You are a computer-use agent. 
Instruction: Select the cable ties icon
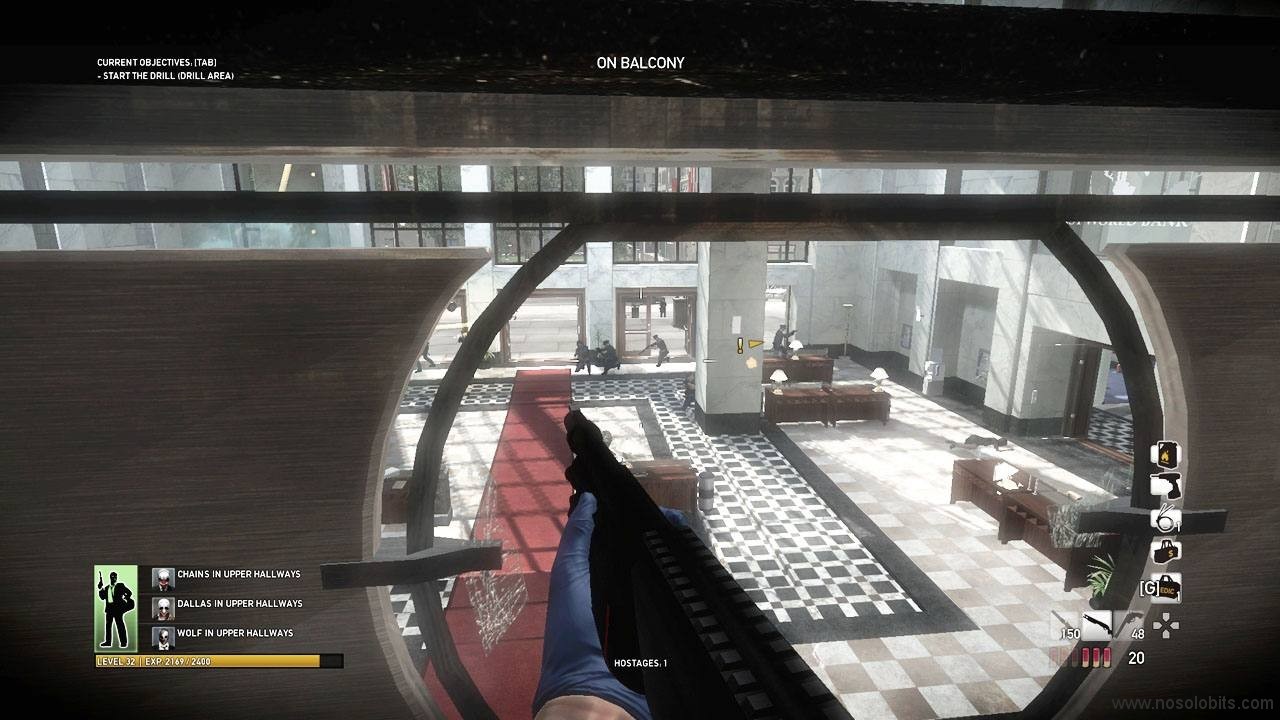click(1165, 519)
